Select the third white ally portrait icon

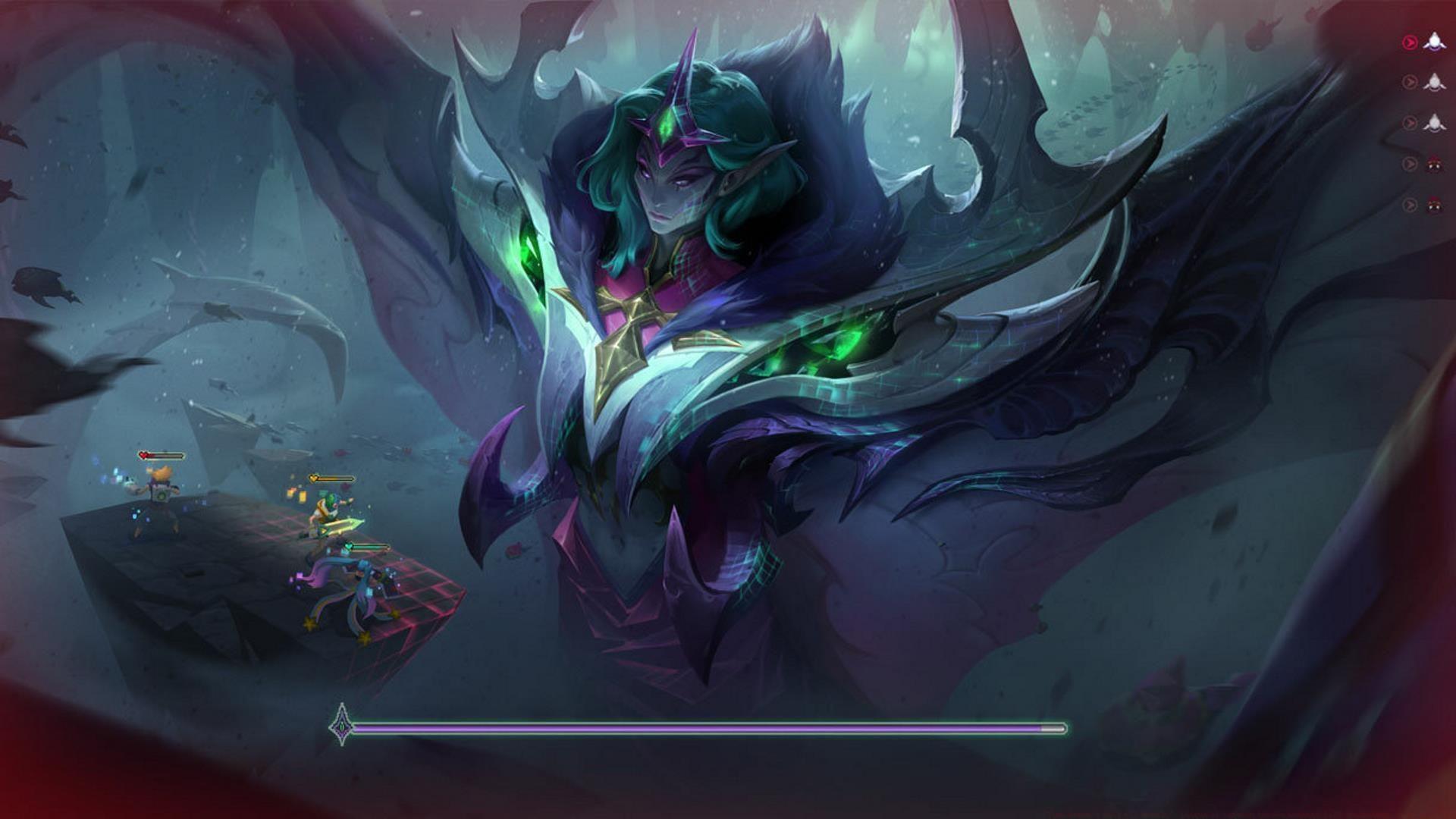(x=1436, y=122)
